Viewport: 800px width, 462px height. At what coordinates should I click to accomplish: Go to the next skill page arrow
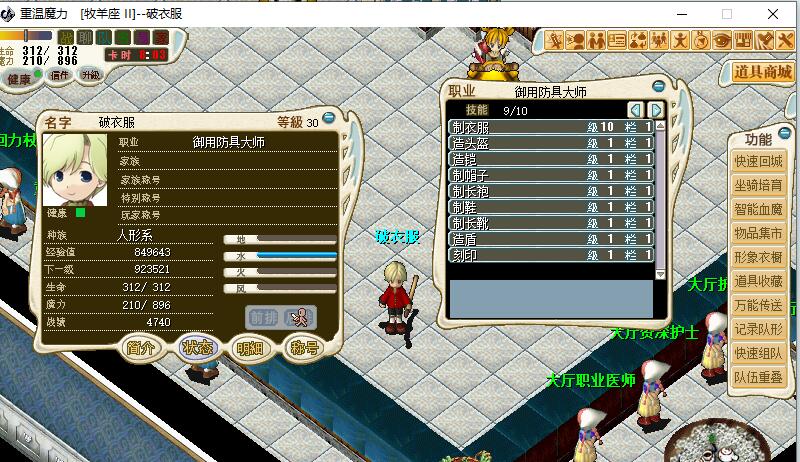[656, 109]
